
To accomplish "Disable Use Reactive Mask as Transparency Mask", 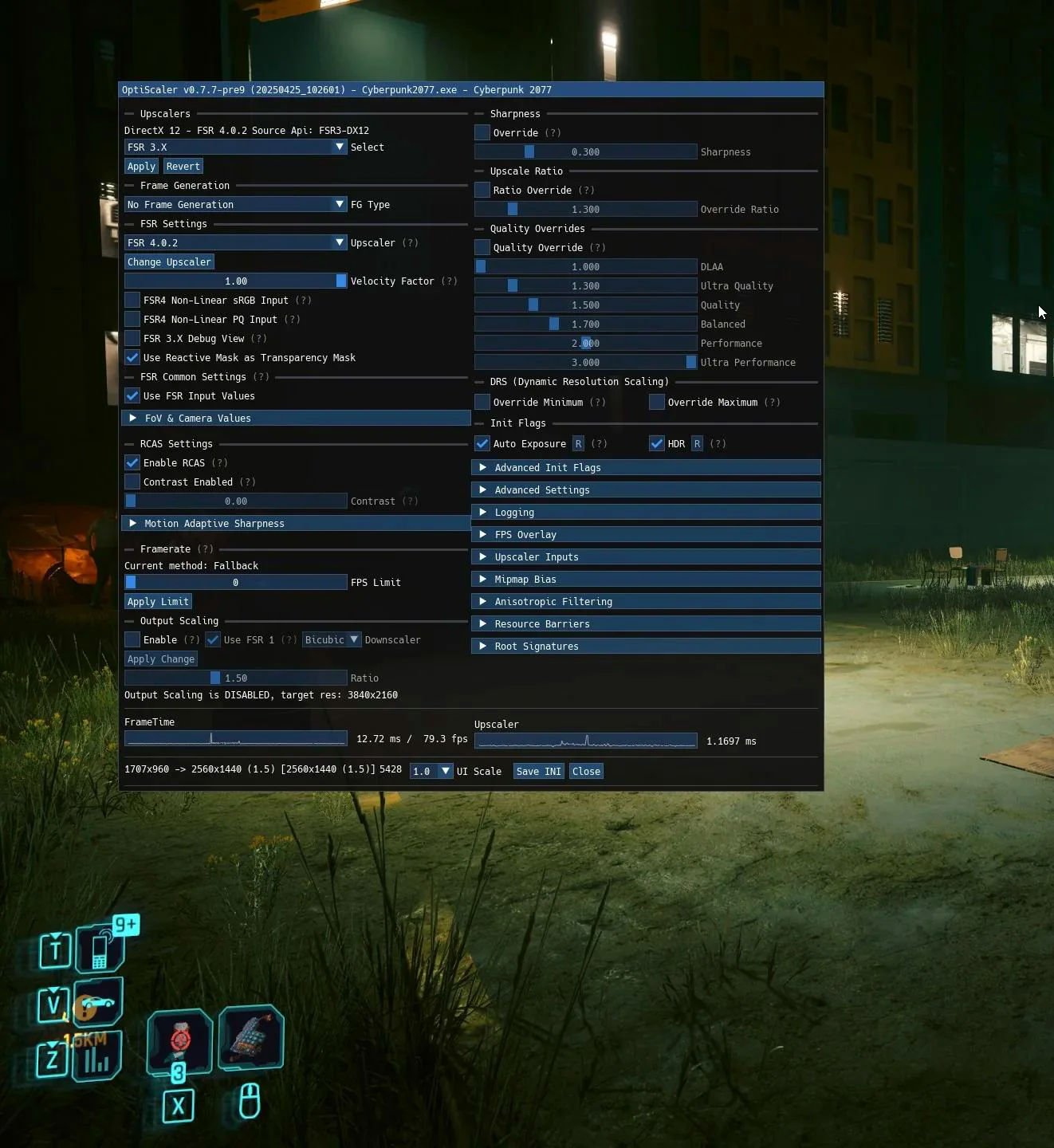I will click(132, 357).
